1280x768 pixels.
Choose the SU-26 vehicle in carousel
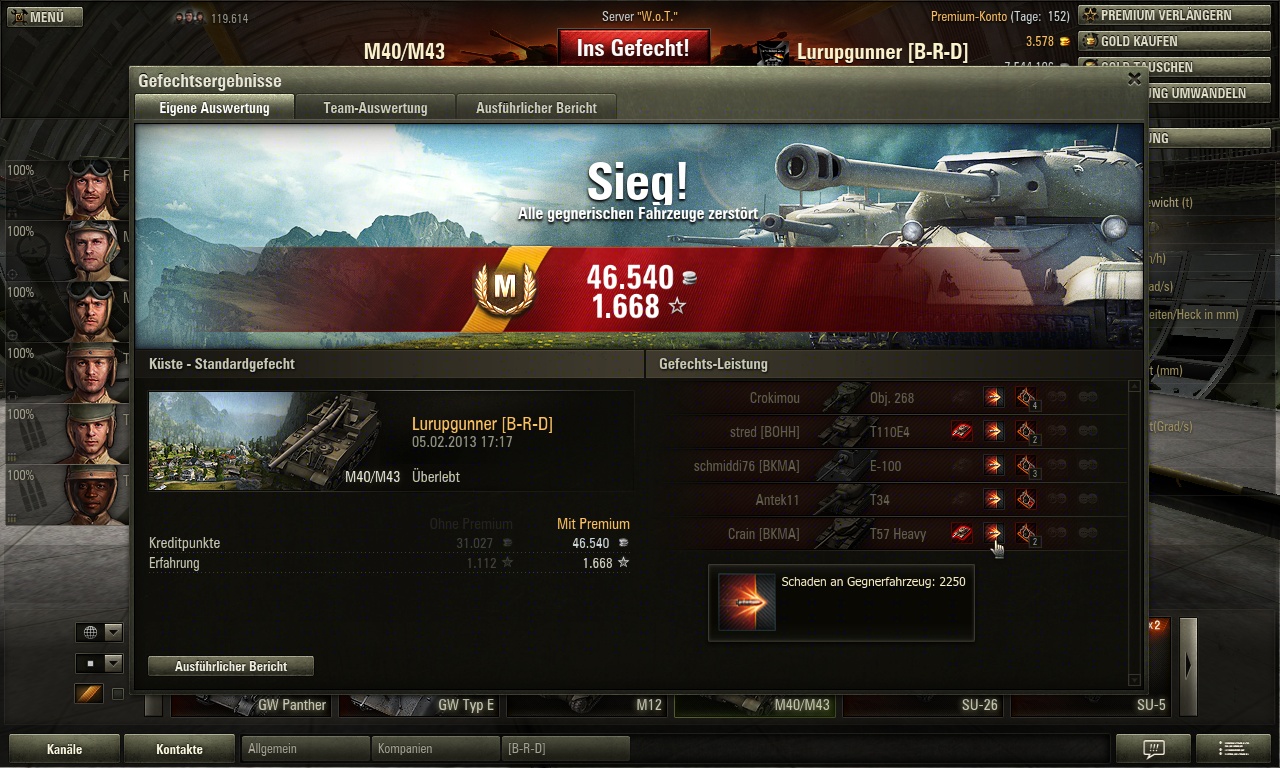pos(923,705)
